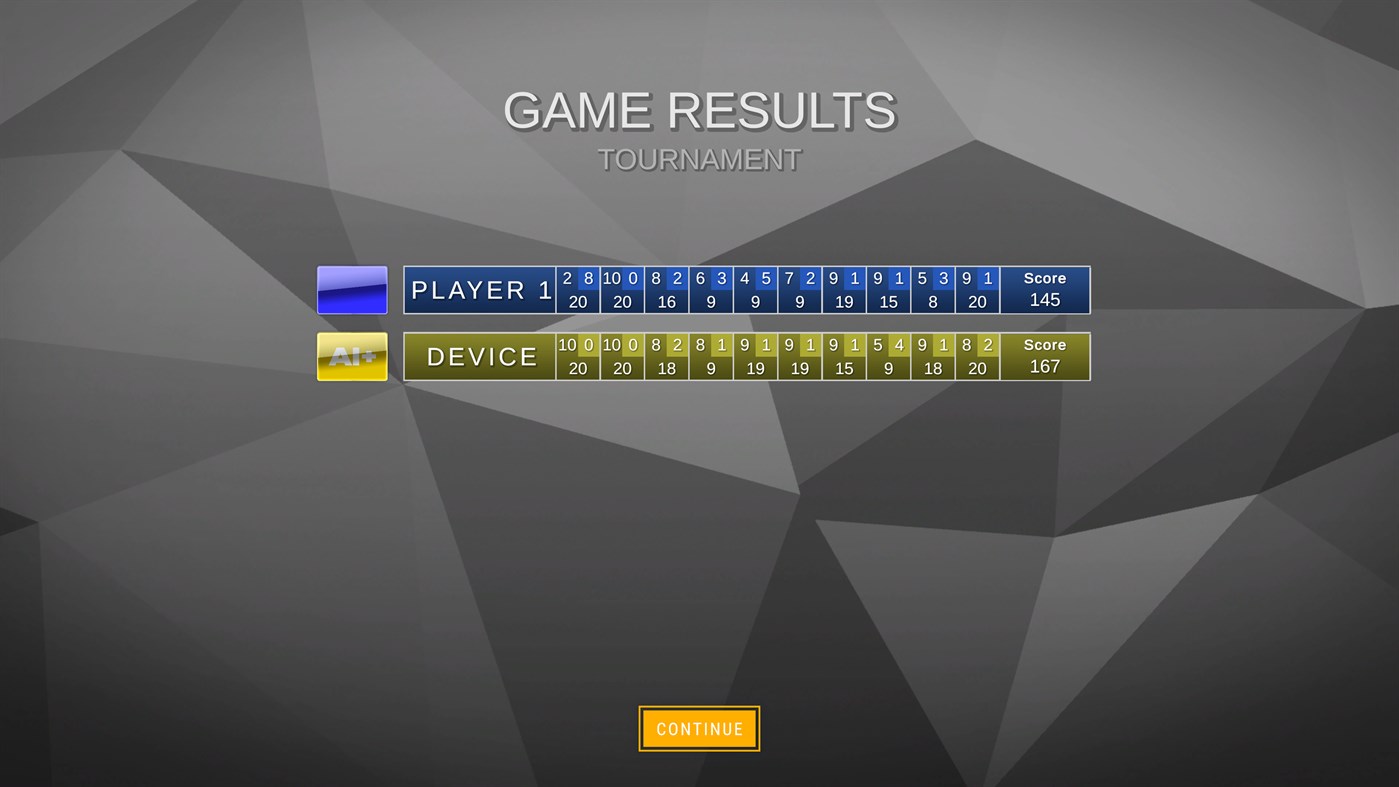Image resolution: width=1399 pixels, height=787 pixels.
Task: Select the Score 145 box for Player 1
Action: pyautogui.click(x=1044, y=290)
